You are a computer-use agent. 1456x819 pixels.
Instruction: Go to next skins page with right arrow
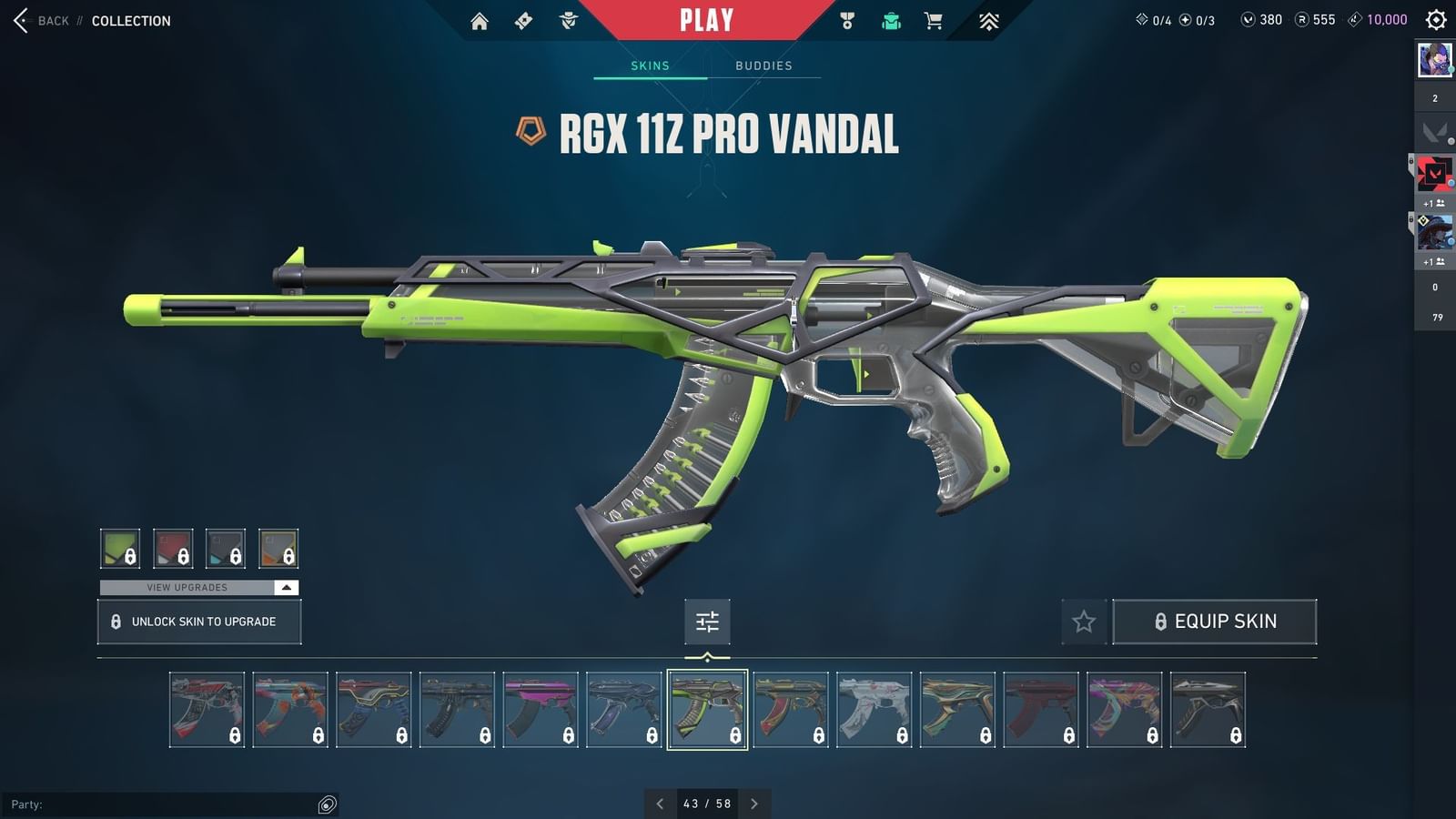point(753,804)
